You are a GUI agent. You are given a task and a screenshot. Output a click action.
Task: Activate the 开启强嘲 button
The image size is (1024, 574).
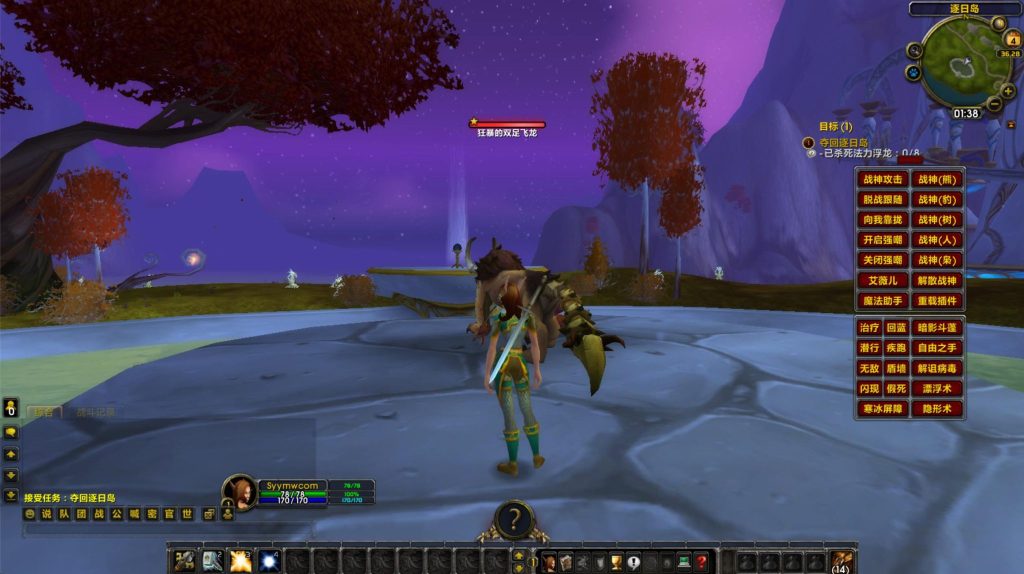(883, 240)
